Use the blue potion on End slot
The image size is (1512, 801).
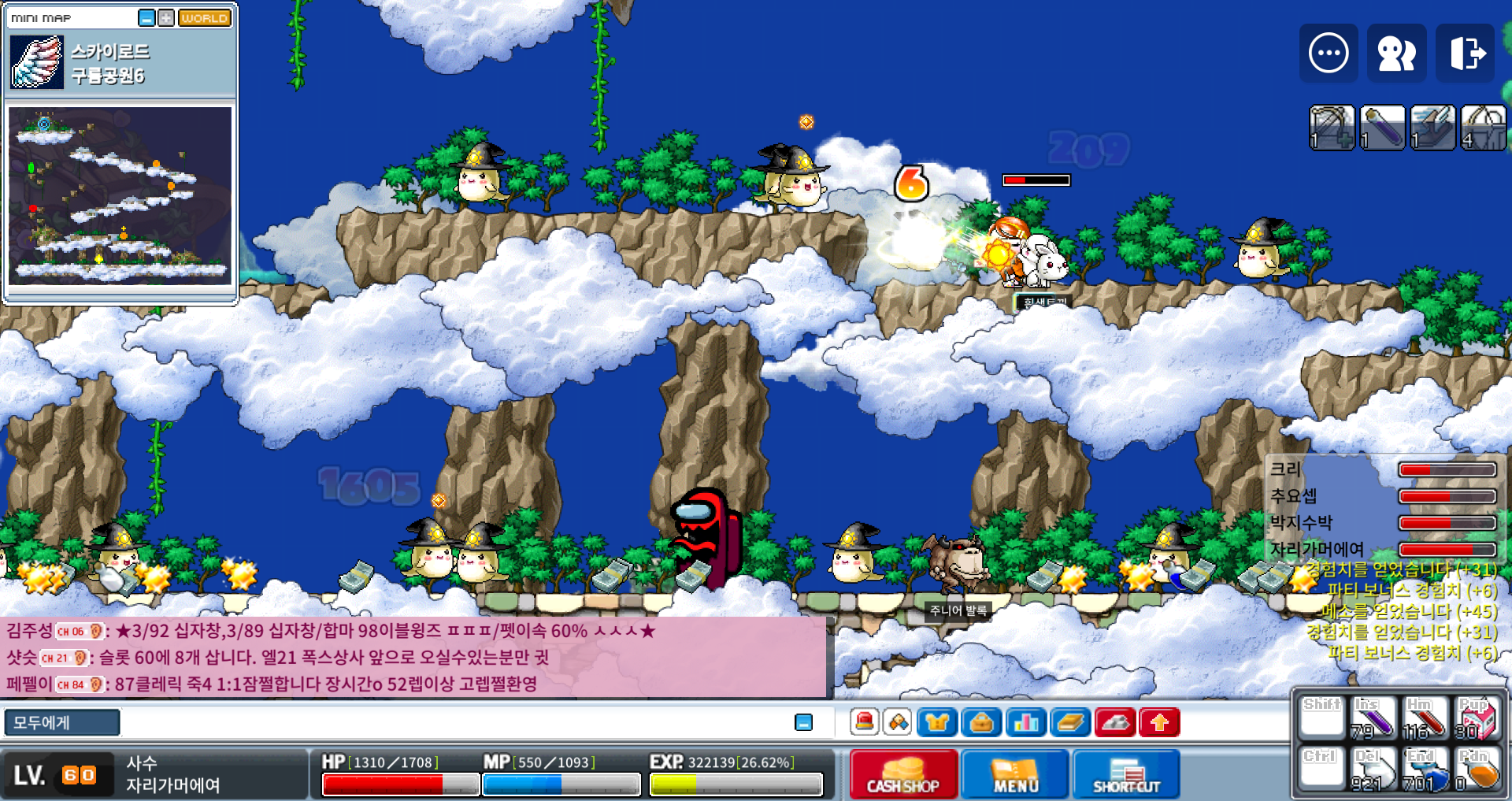(1425, 769)
